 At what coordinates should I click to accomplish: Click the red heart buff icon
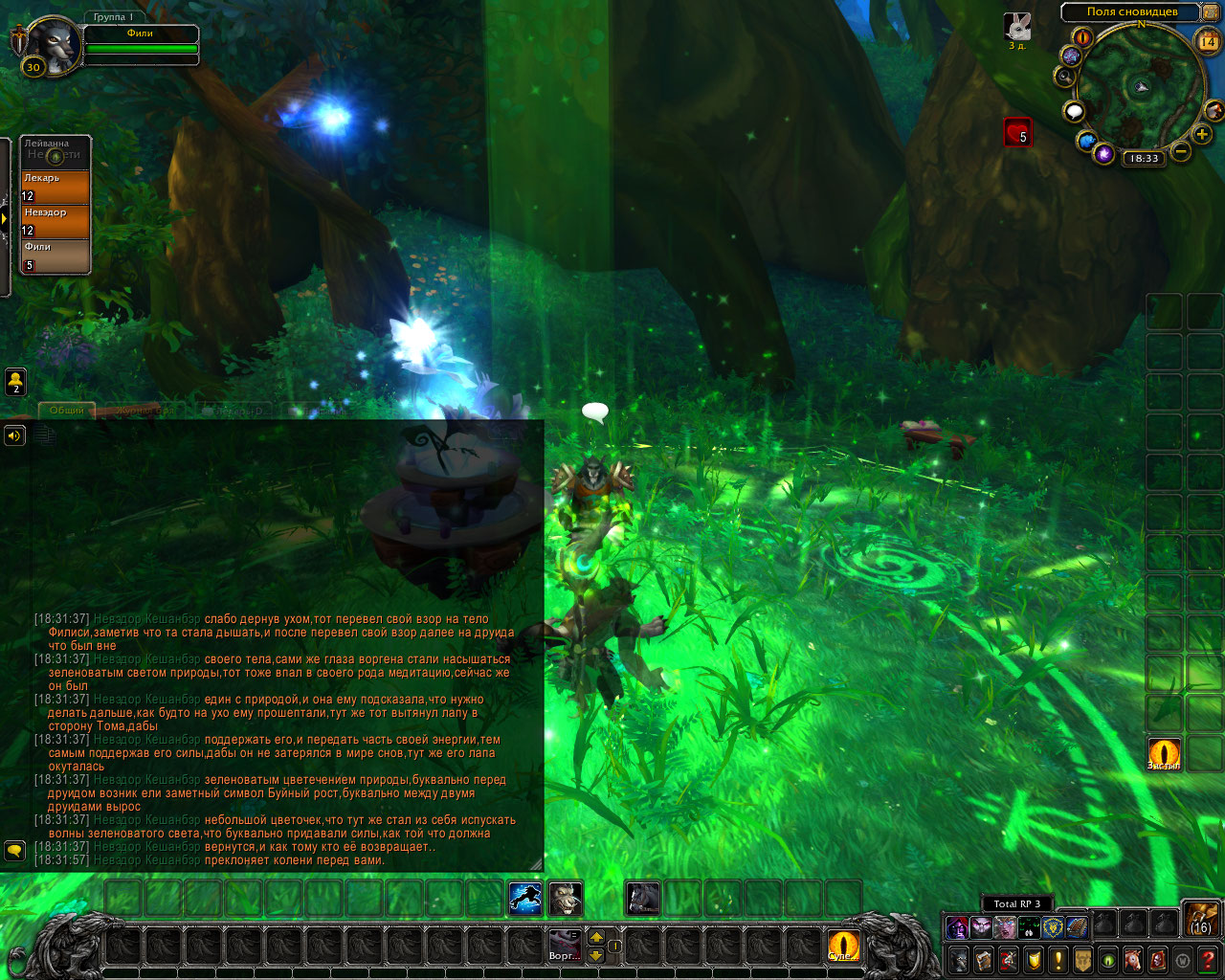1017,132
